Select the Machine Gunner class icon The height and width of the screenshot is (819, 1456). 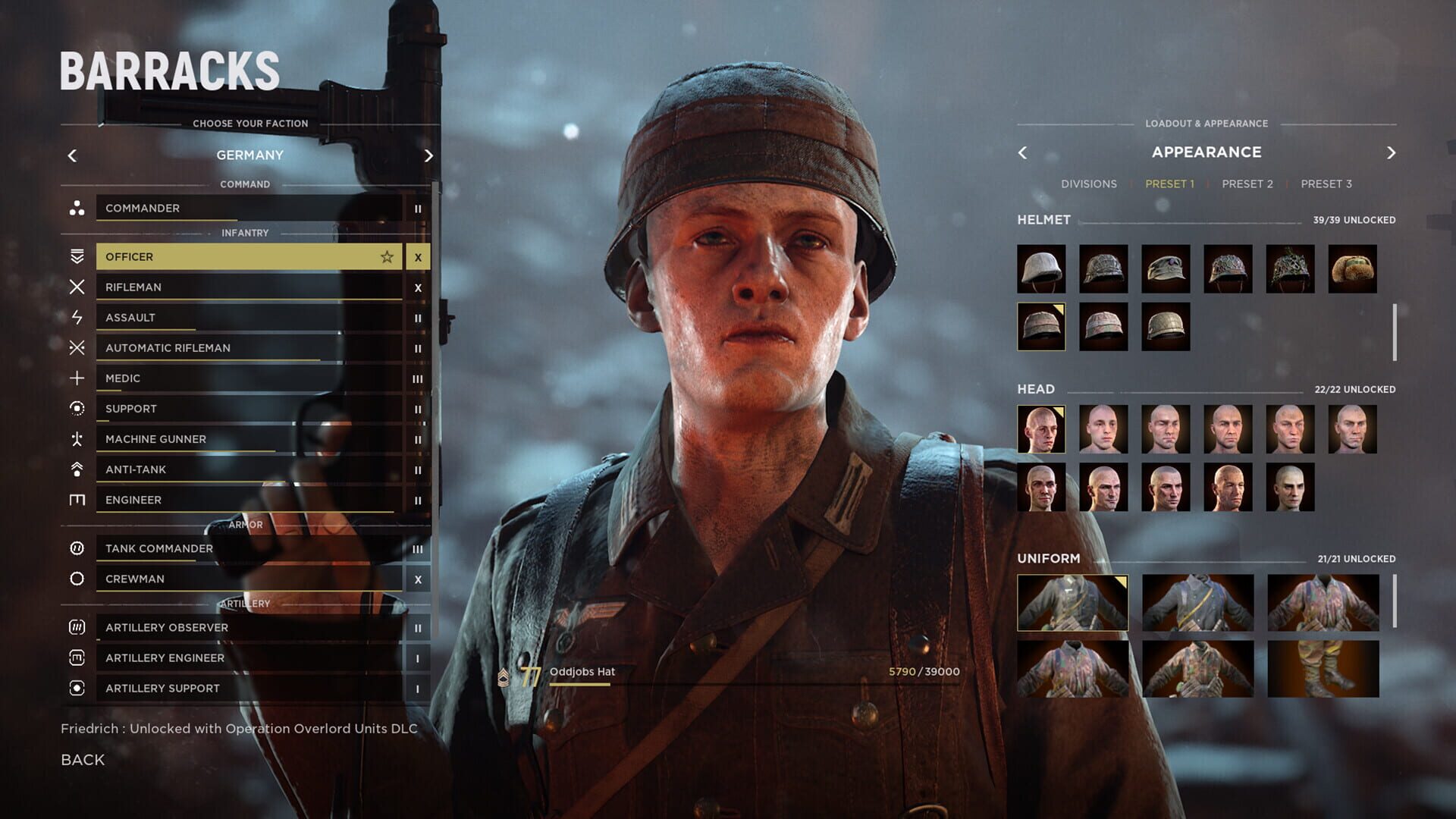tap(76, 438)
